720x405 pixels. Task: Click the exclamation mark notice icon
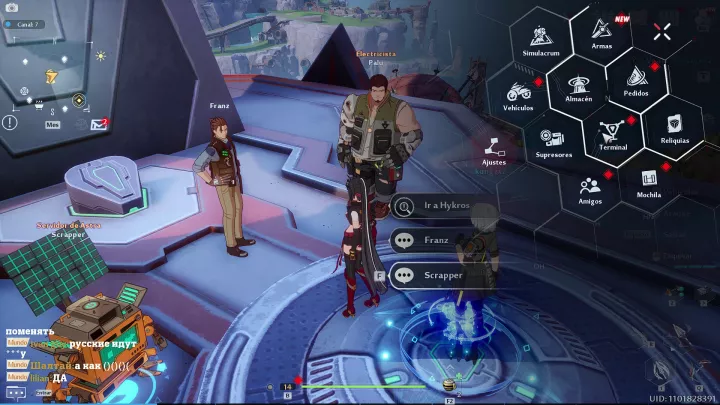pyautogui.click(x=10, y=122)
